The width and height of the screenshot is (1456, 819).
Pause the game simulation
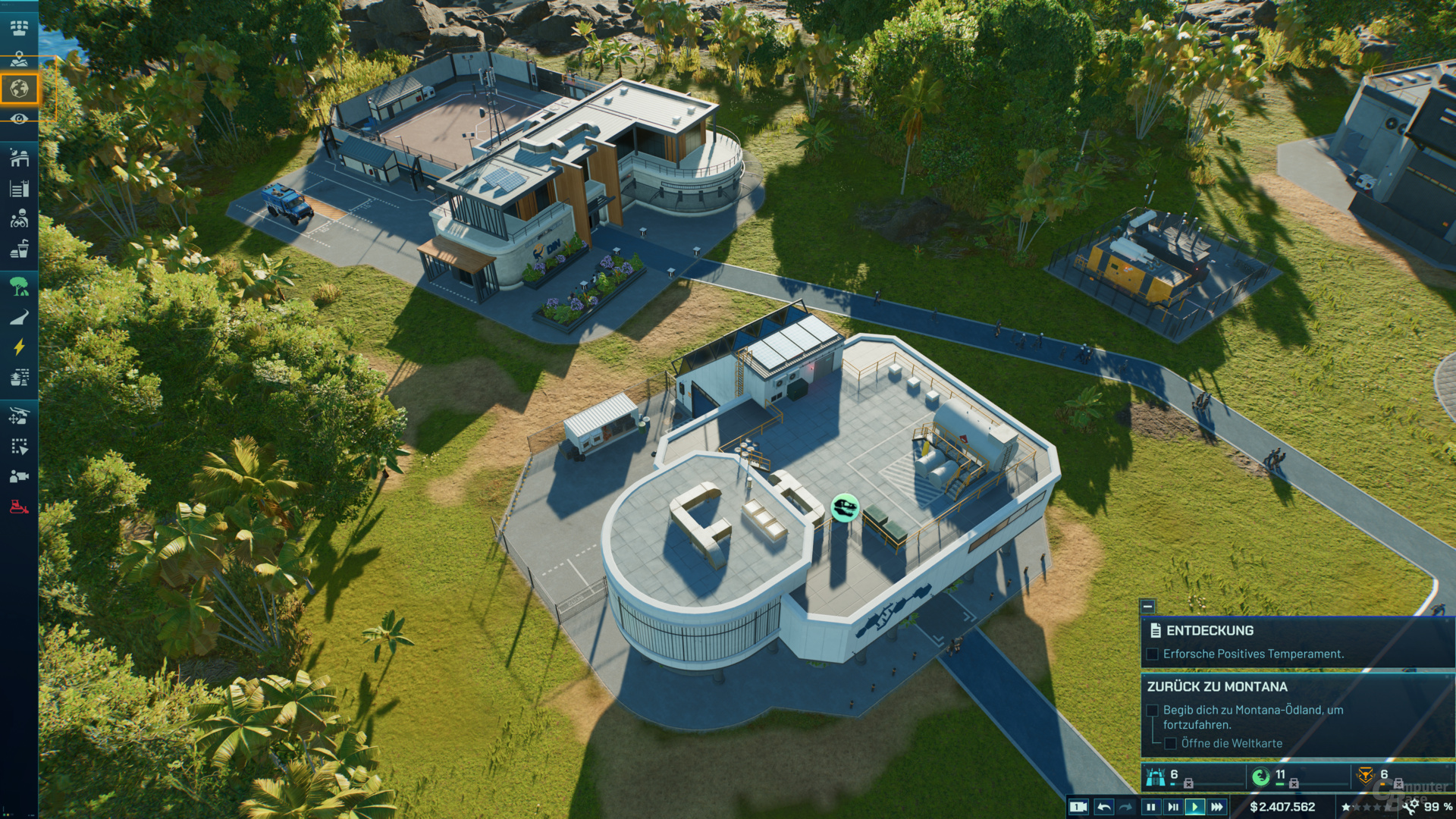coord(1151,807)
